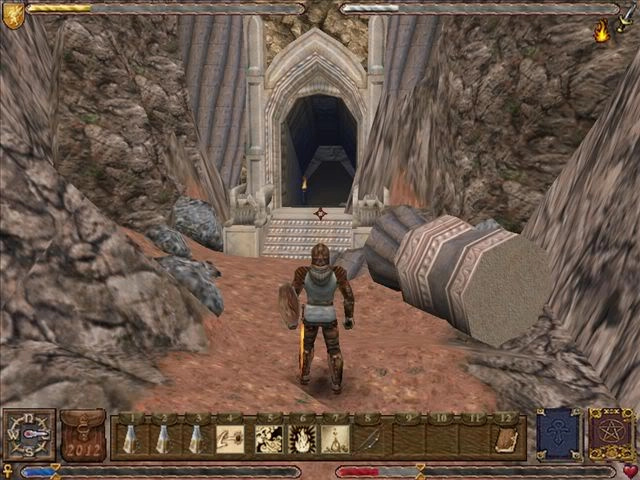Activate the flame spell in slot 6

pos(303,438)
